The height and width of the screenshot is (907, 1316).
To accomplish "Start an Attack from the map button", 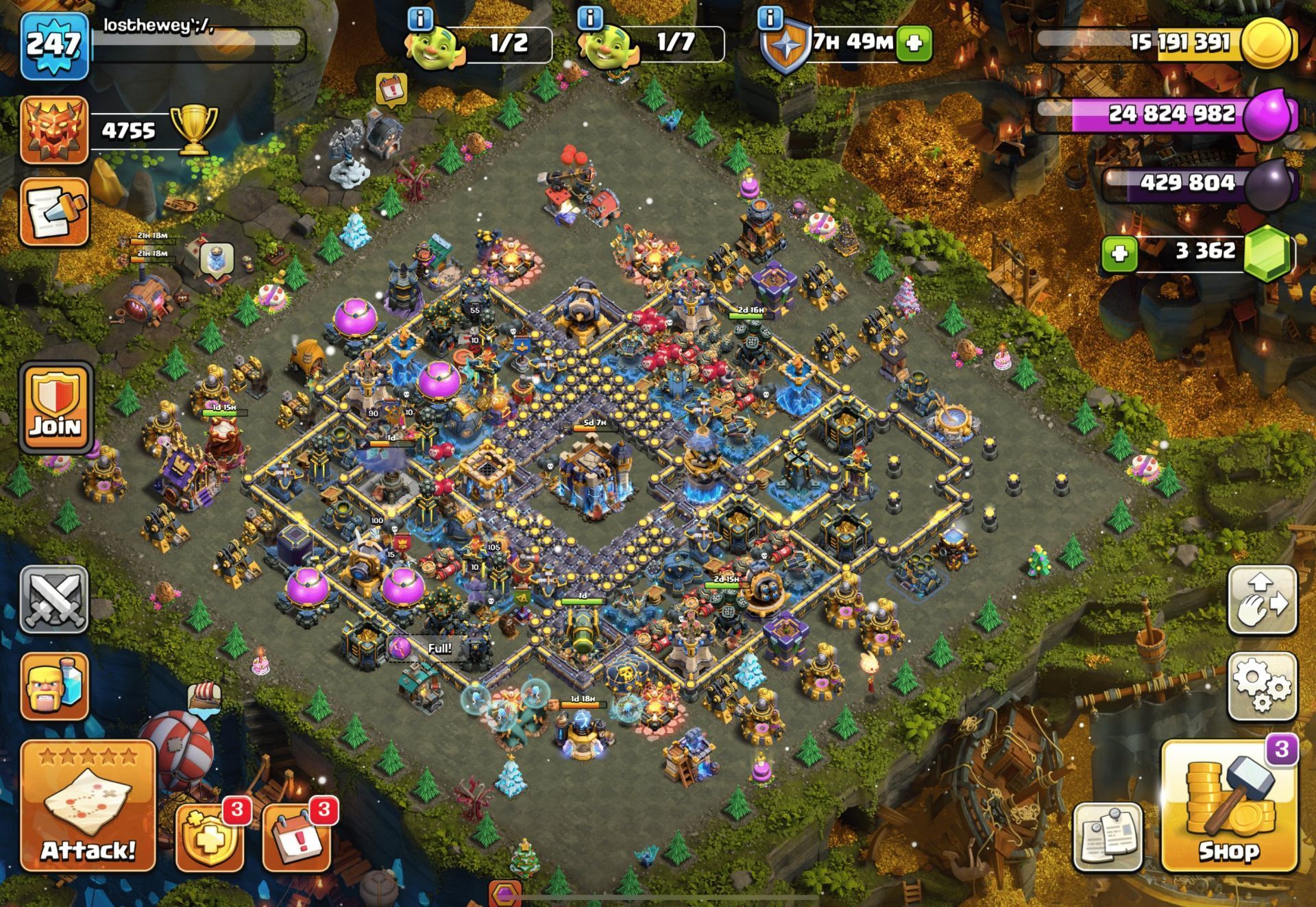I will [x=88, y=806].
